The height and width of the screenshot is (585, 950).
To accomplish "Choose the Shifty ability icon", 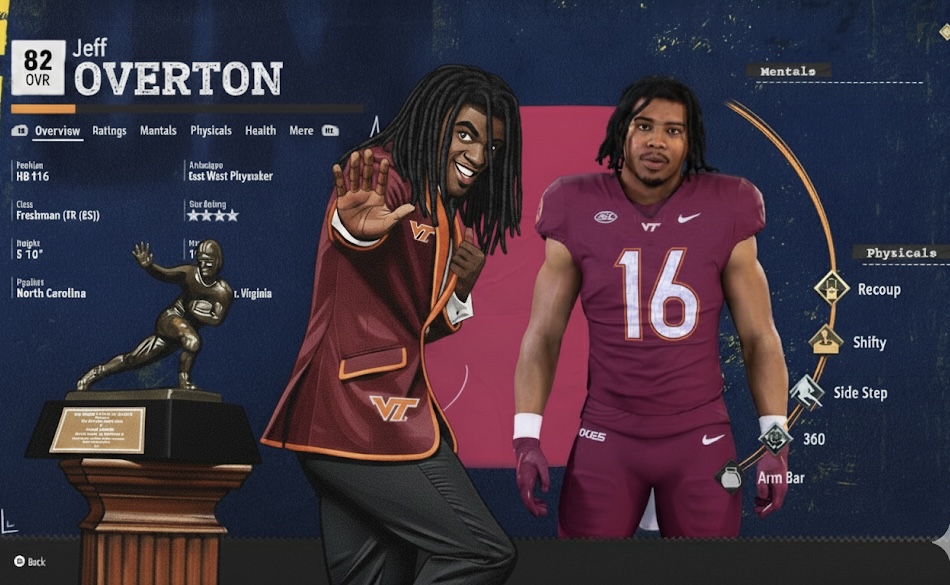I will pyautogui.click(x=826, y=341).
